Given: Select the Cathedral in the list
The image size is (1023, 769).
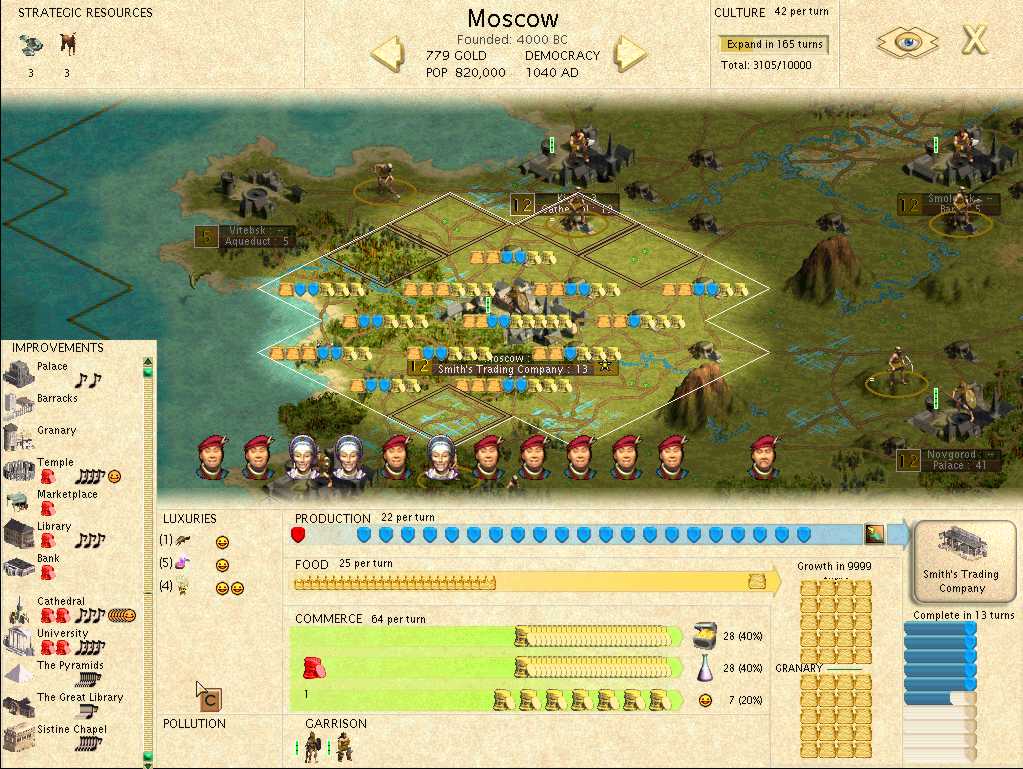Looking at the screenshot, I should tap(60, 602).
